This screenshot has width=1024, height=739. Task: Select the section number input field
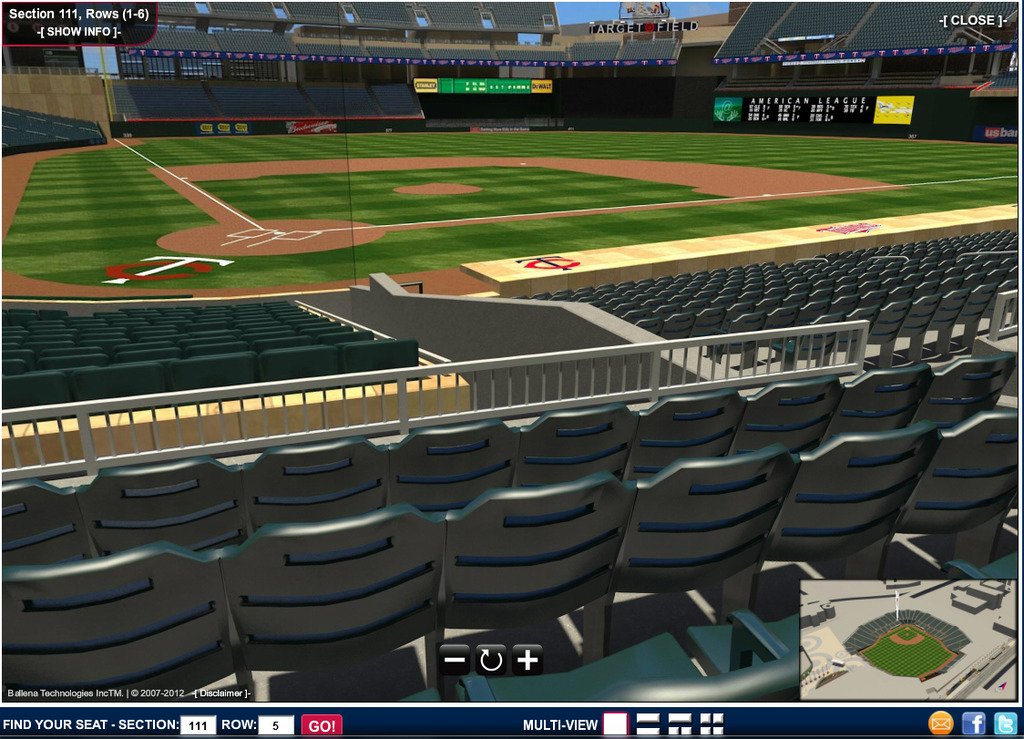(x=198, y=725)
